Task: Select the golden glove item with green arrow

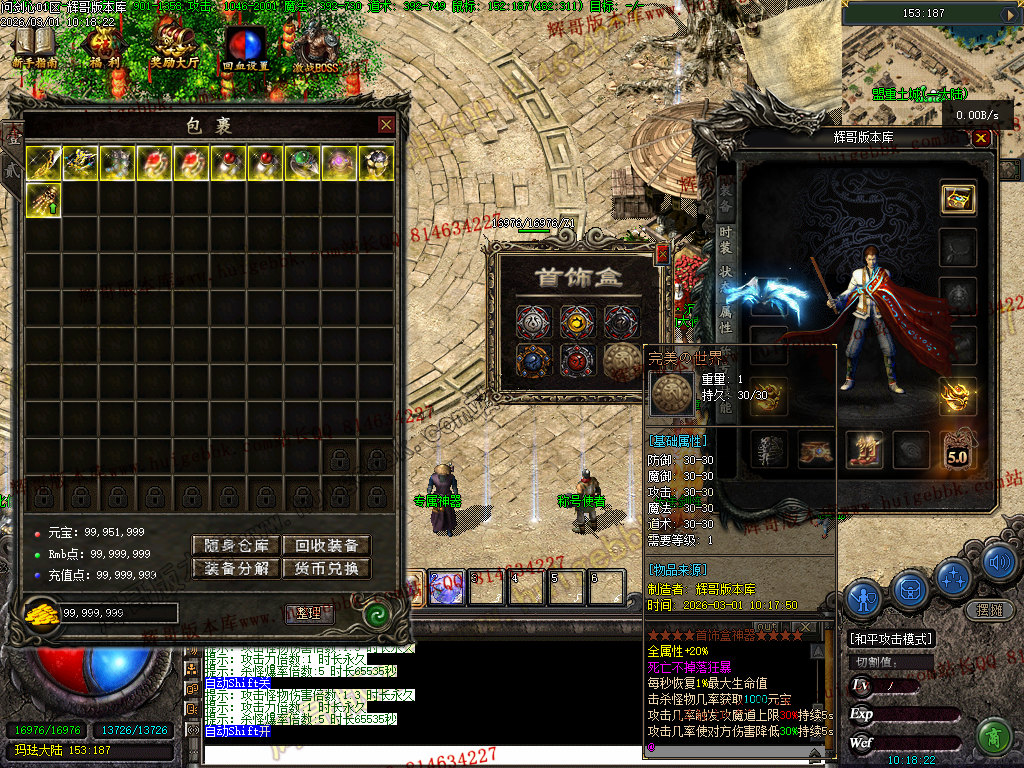Action: click(43, 199)
